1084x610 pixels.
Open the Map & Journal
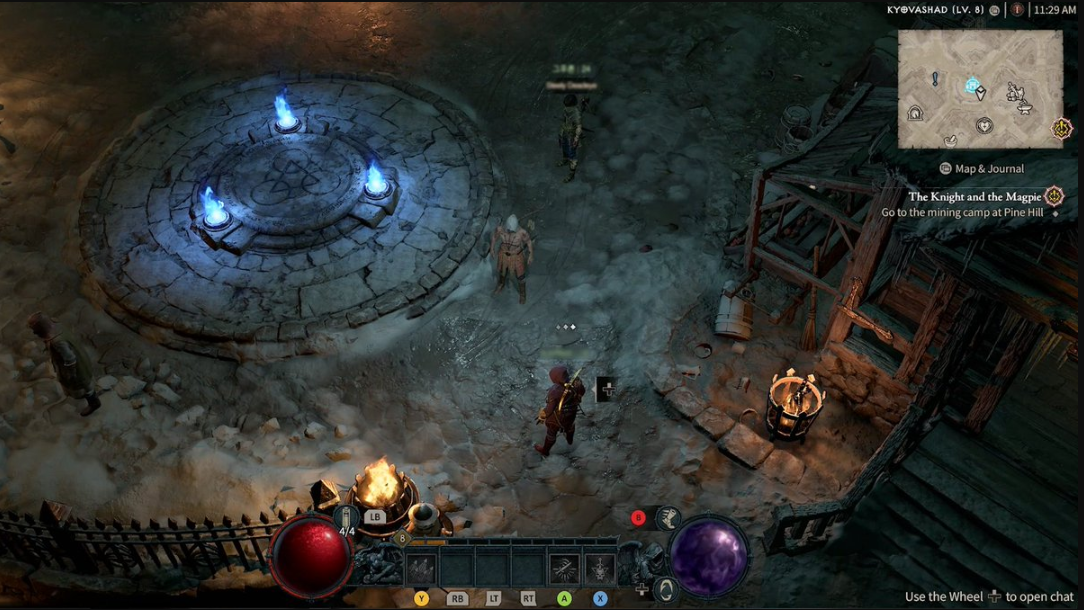click(x=981, y=169)
